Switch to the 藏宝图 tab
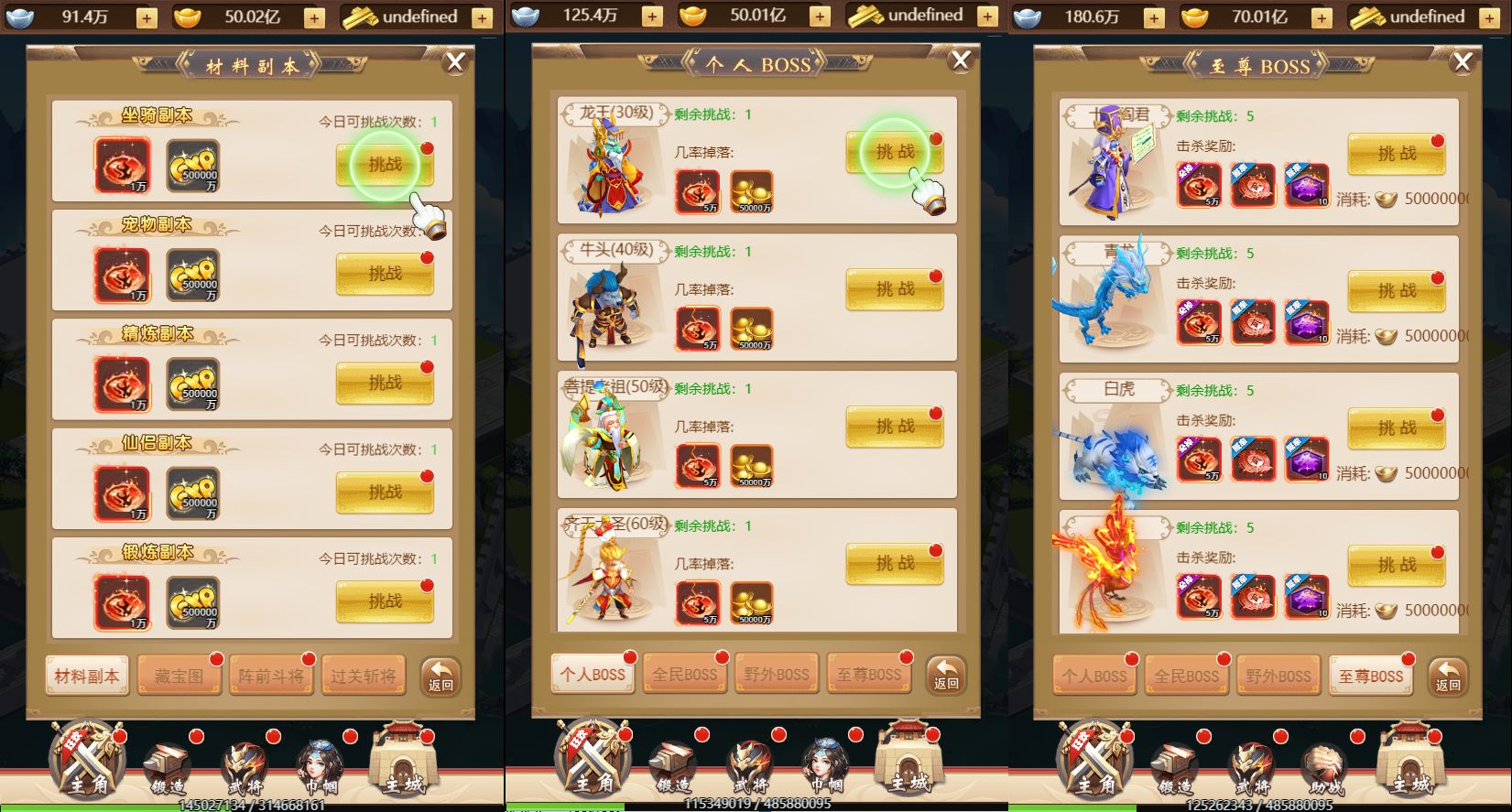Viewport: 1512px width, 812px height. [179, 674]
